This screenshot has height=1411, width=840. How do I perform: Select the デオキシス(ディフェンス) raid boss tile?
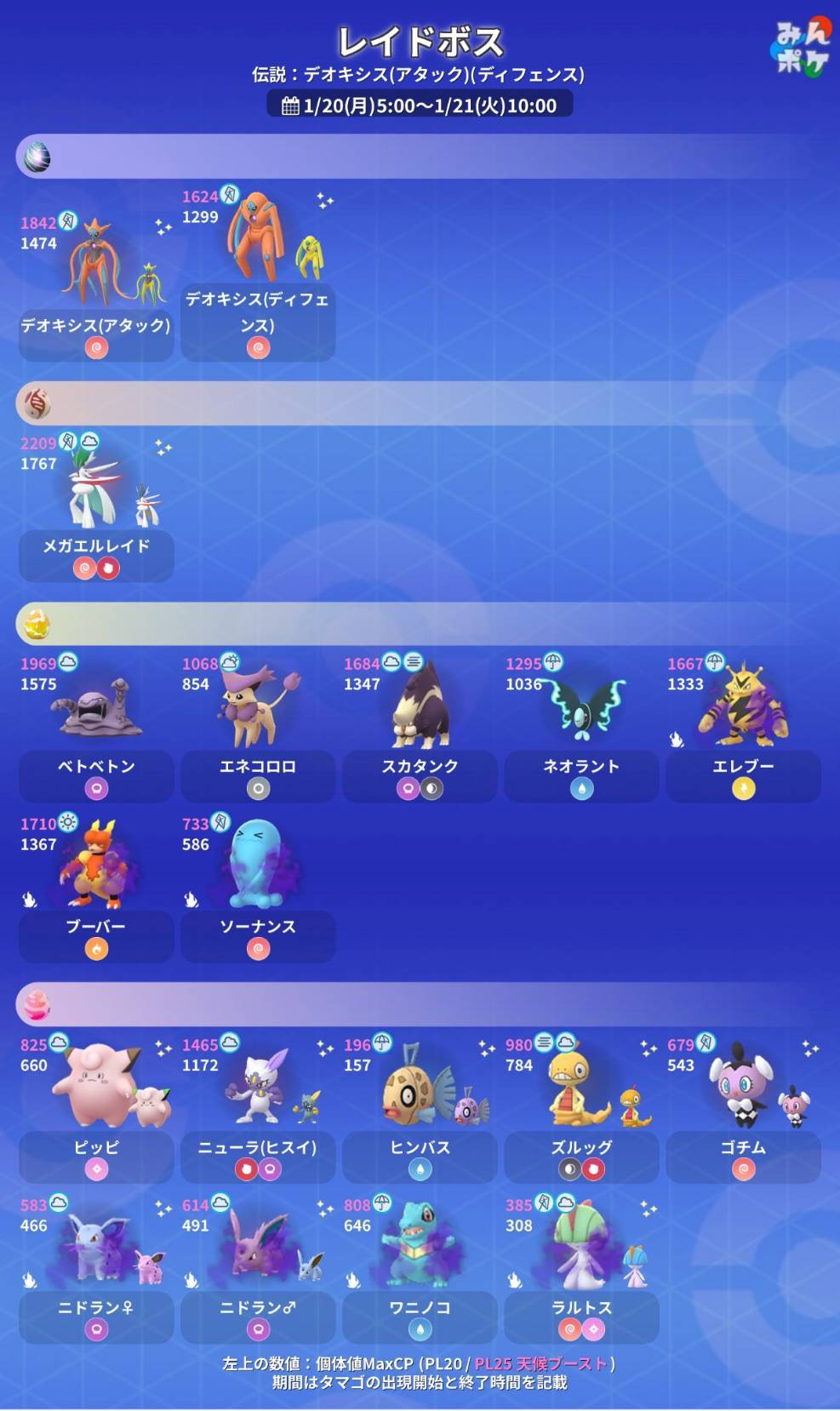click(x=258, y=274)
